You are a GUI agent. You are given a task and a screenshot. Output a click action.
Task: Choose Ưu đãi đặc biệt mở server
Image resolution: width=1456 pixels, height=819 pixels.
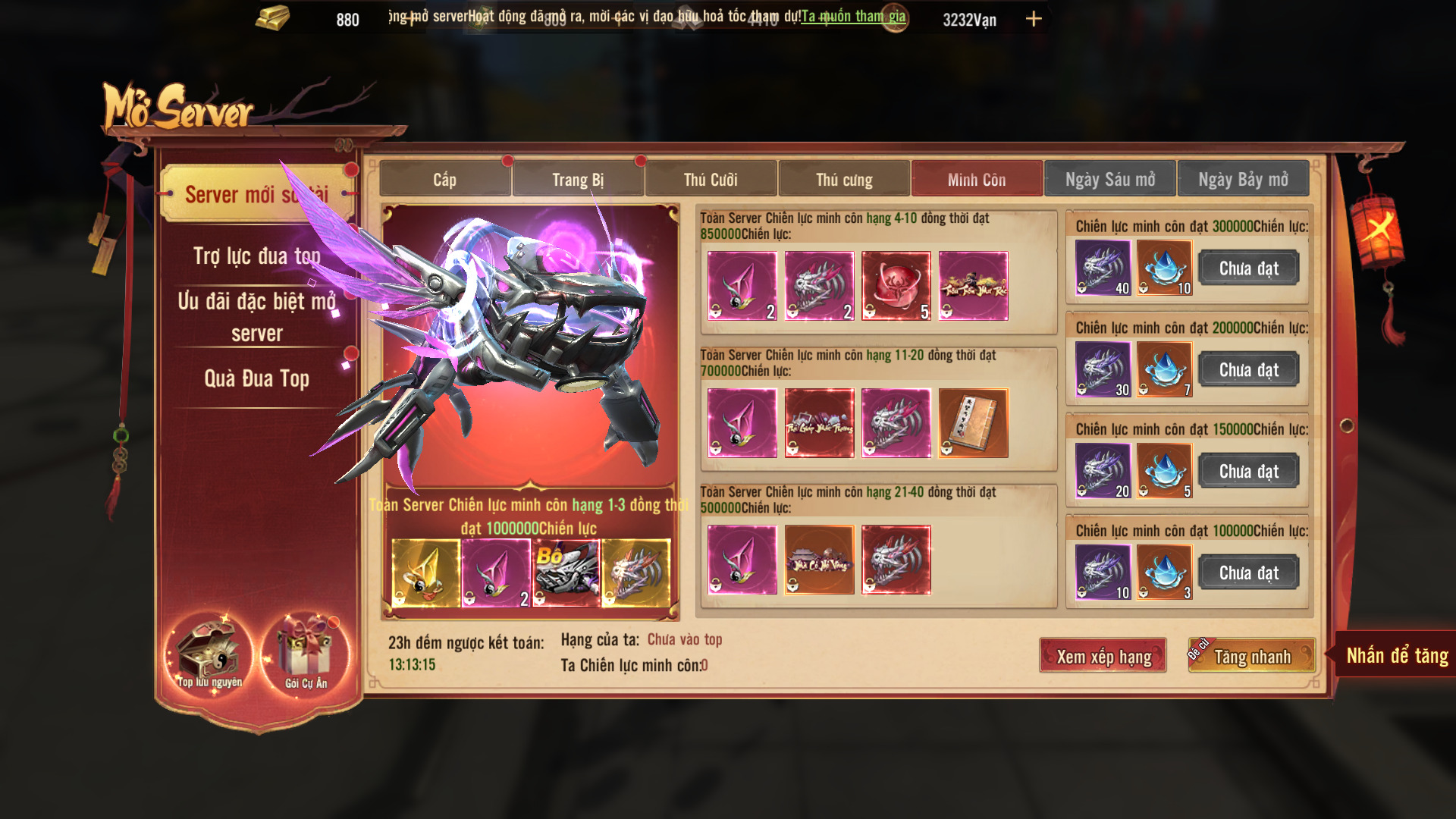(256, 316)
